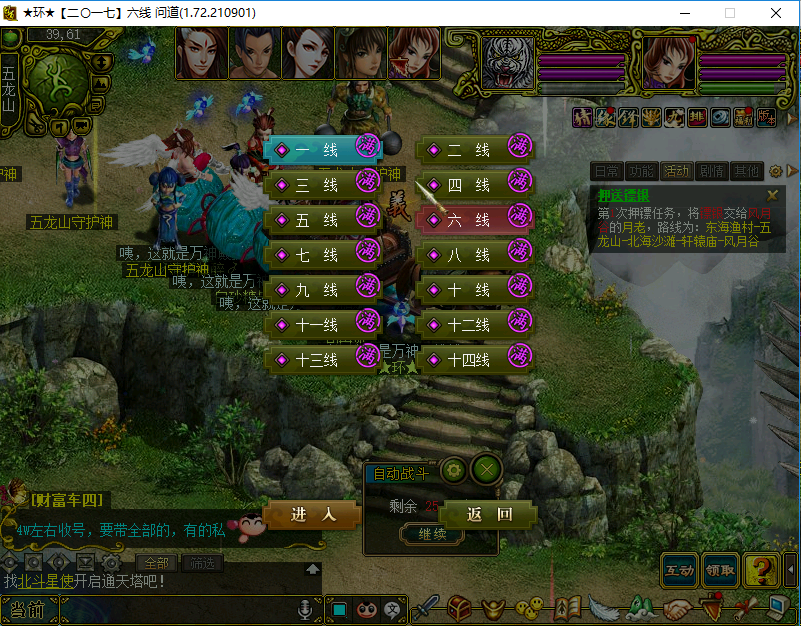The width and height of the screenshot is (801, 626).
Task: Click the 互动 button
Action: [x=680, y=570]
